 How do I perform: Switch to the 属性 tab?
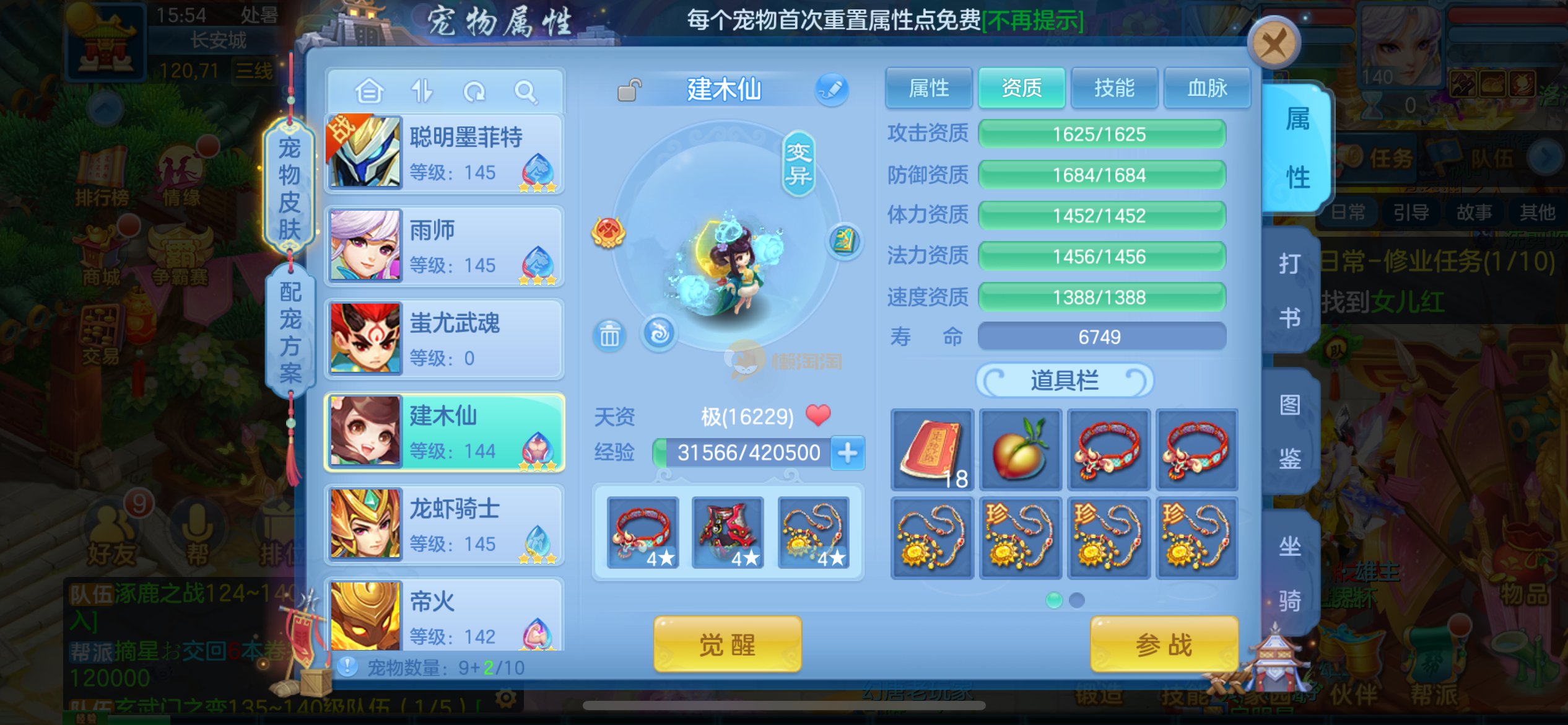tap(928, 88)
